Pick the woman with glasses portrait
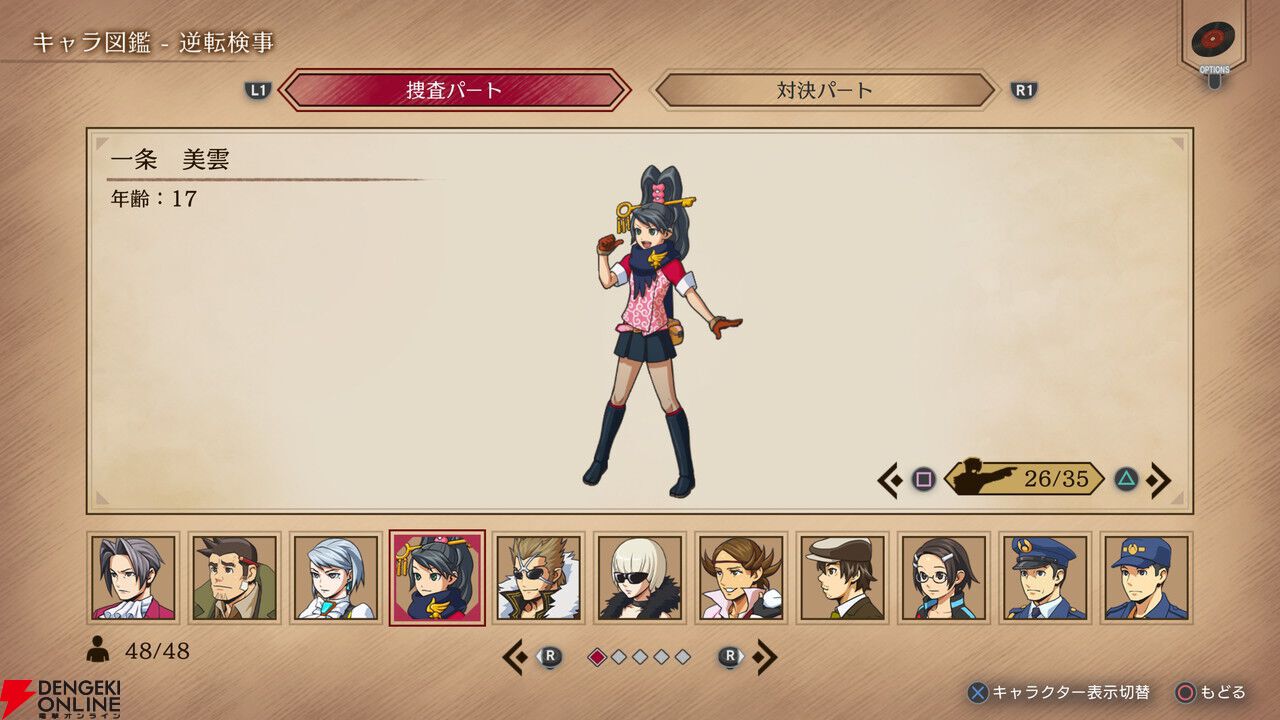Viewport: 1280px width, 720px height. [944, 578]
